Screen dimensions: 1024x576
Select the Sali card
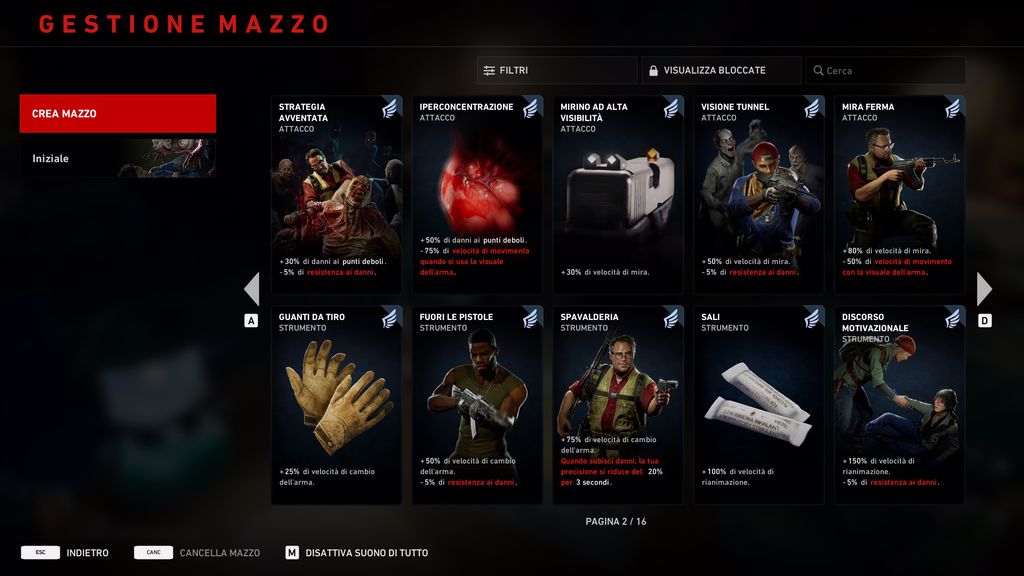coord(759,404)
